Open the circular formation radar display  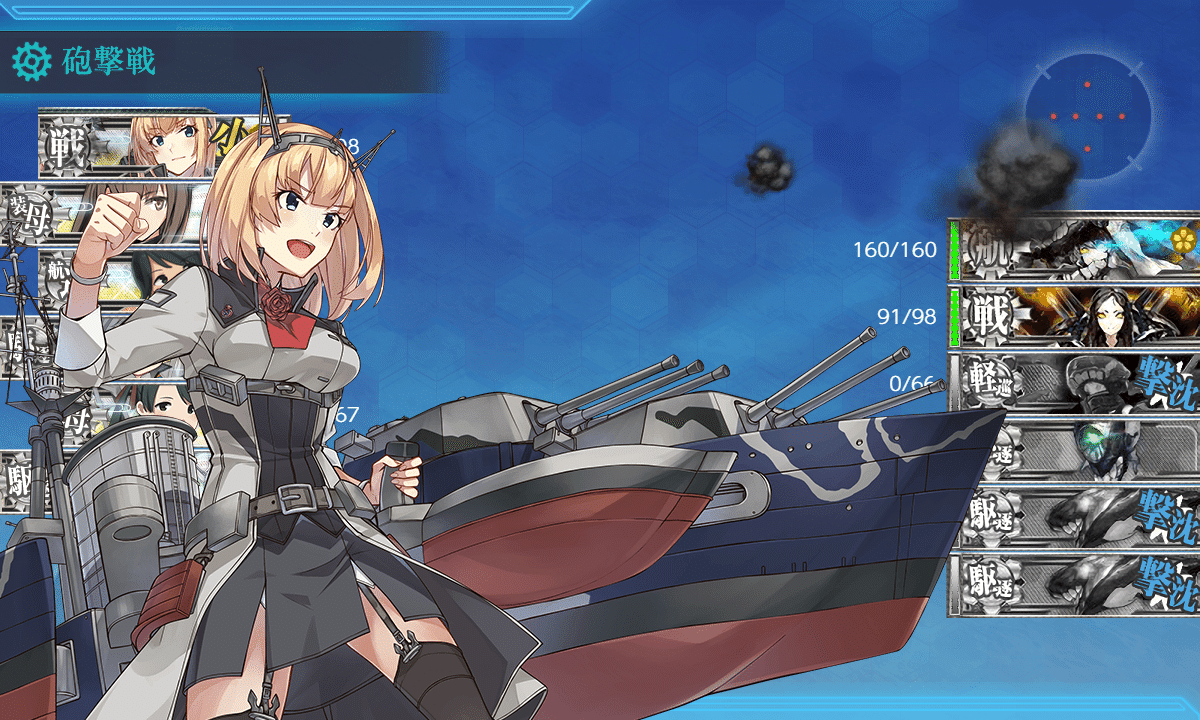coord(1087,118)
